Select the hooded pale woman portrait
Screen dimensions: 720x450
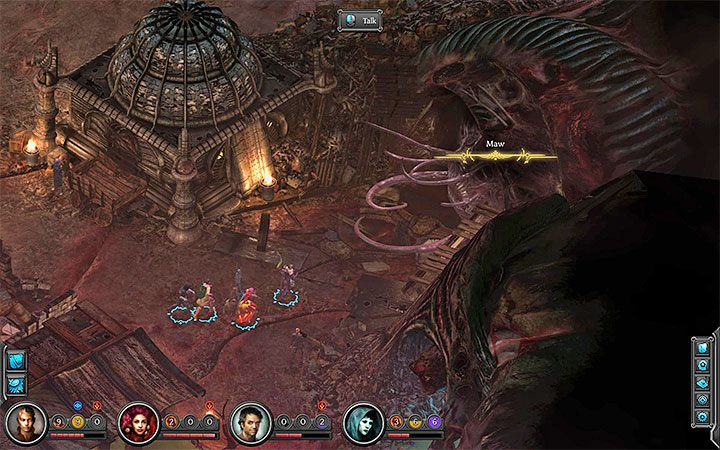click(x=362, y=423)
